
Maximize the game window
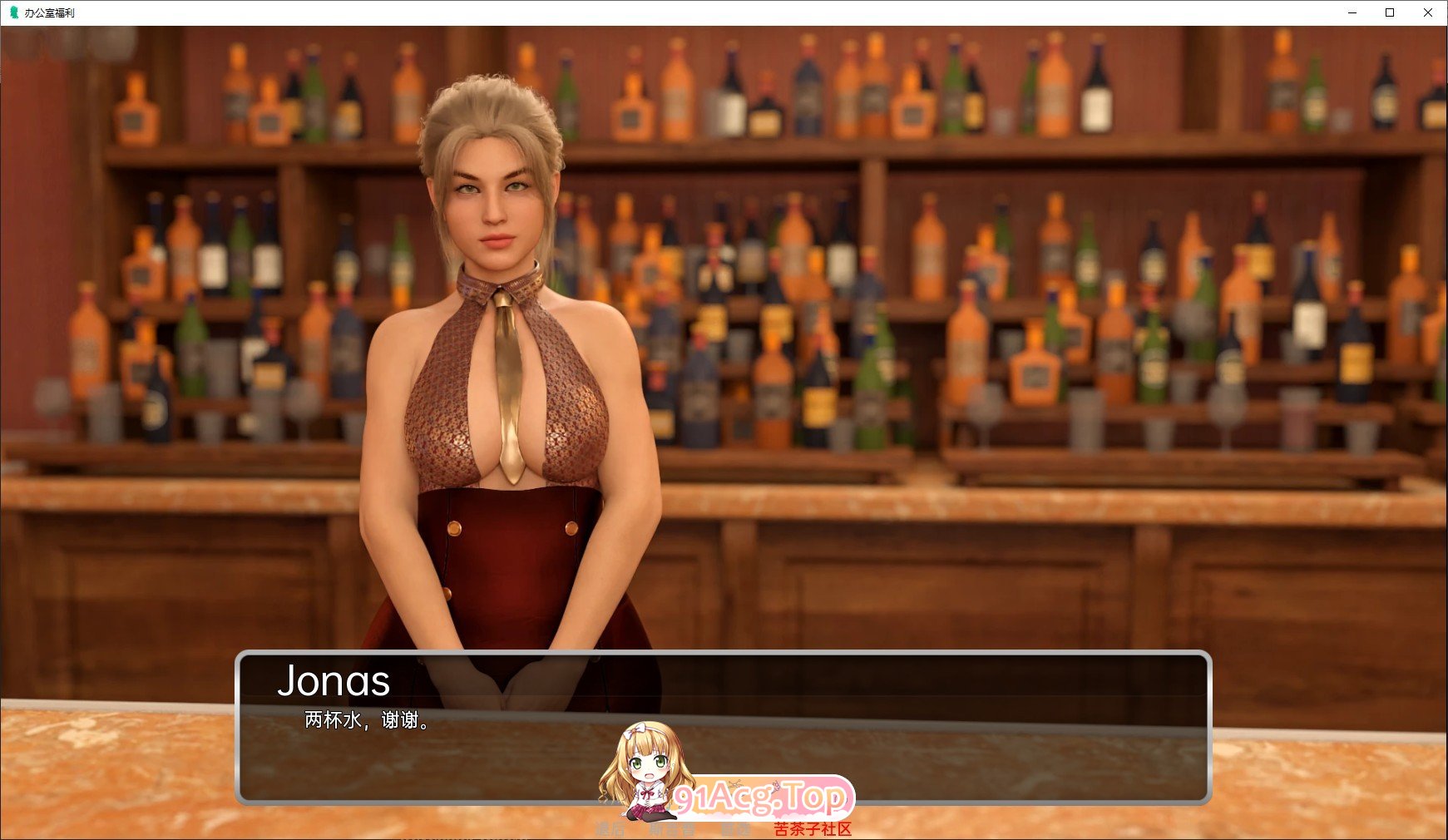point(1389,12)
